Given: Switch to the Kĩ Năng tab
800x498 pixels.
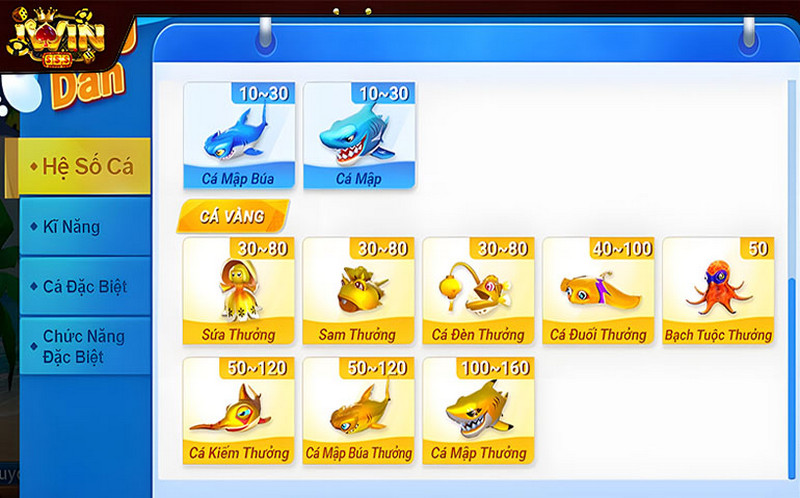Looking at the screenshot, I should pos(85,227).
